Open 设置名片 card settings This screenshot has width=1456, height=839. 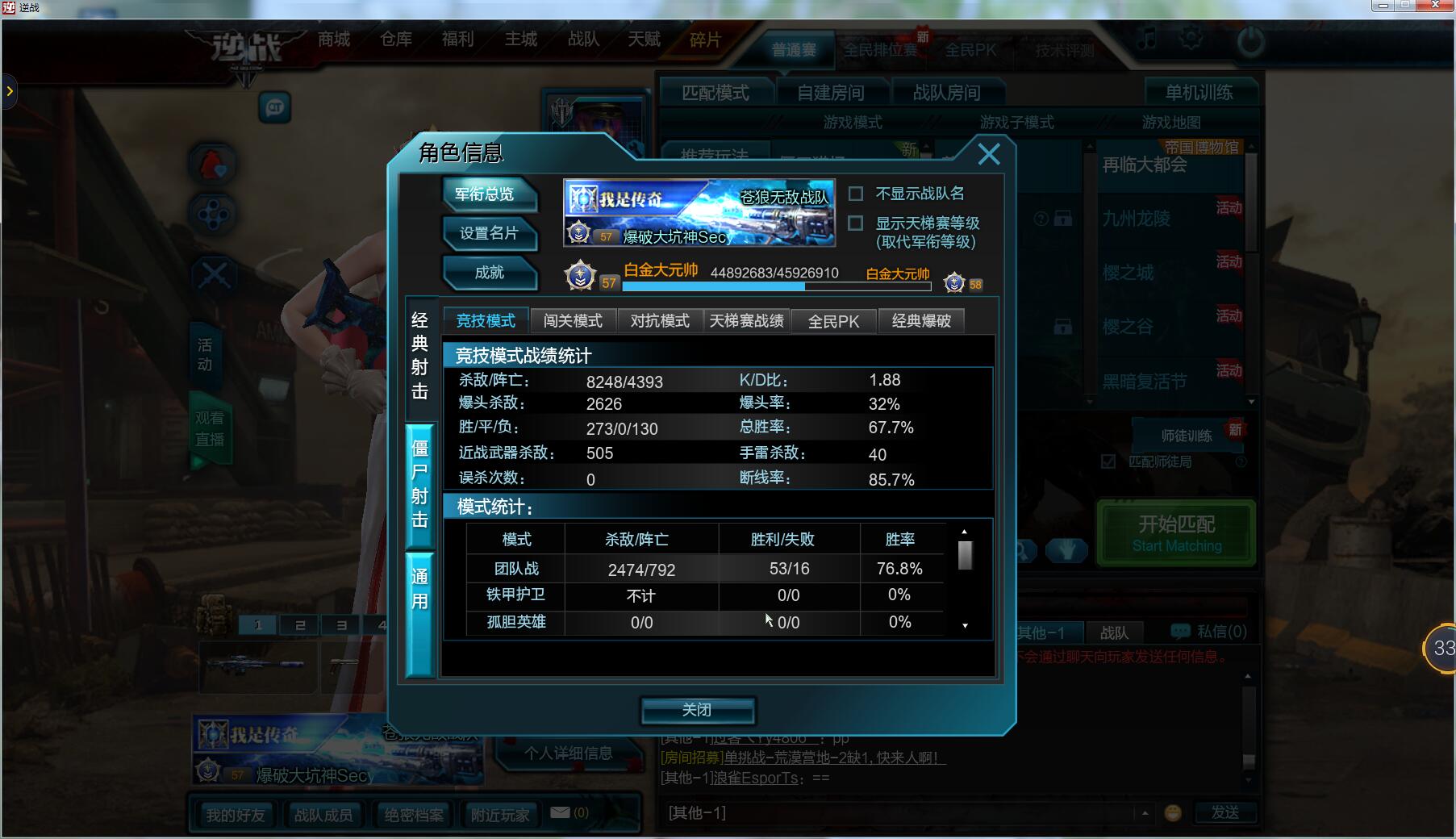pos(488,233)
